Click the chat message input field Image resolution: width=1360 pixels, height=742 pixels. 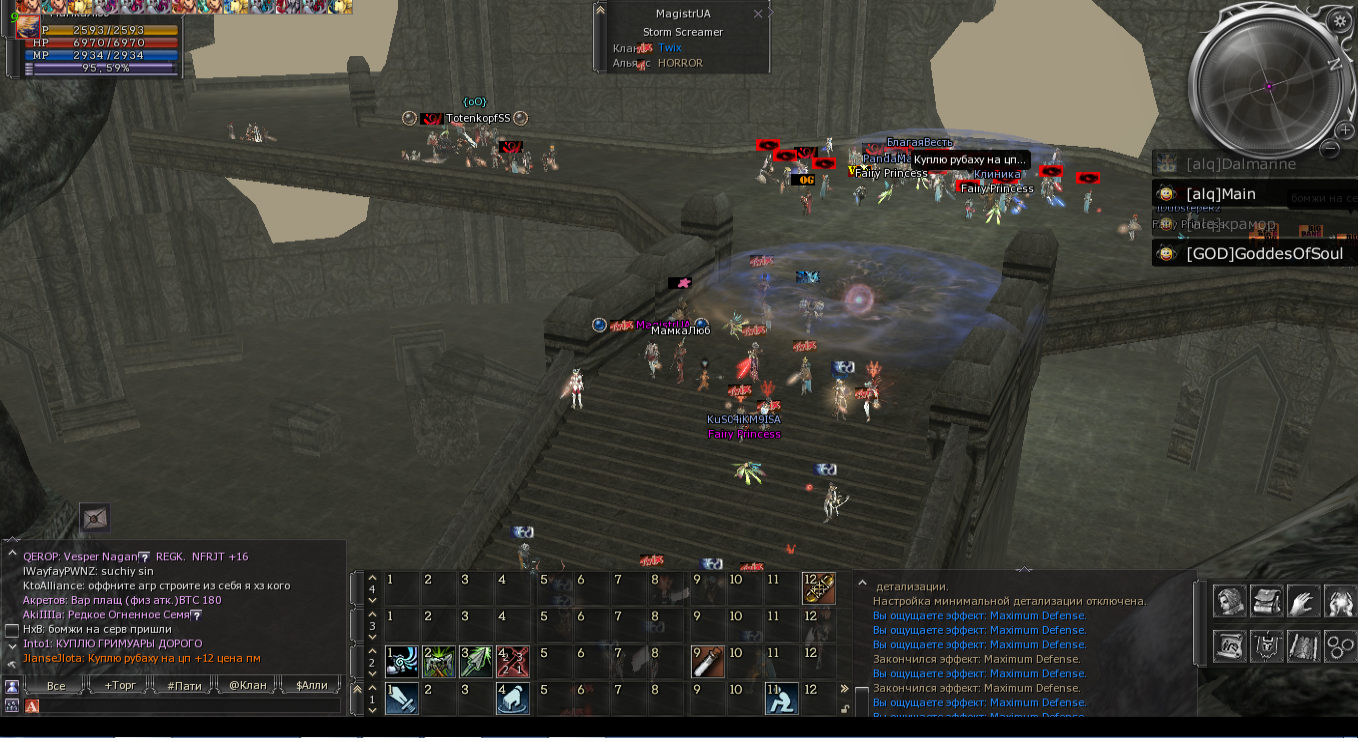click(x=190, y=706)
